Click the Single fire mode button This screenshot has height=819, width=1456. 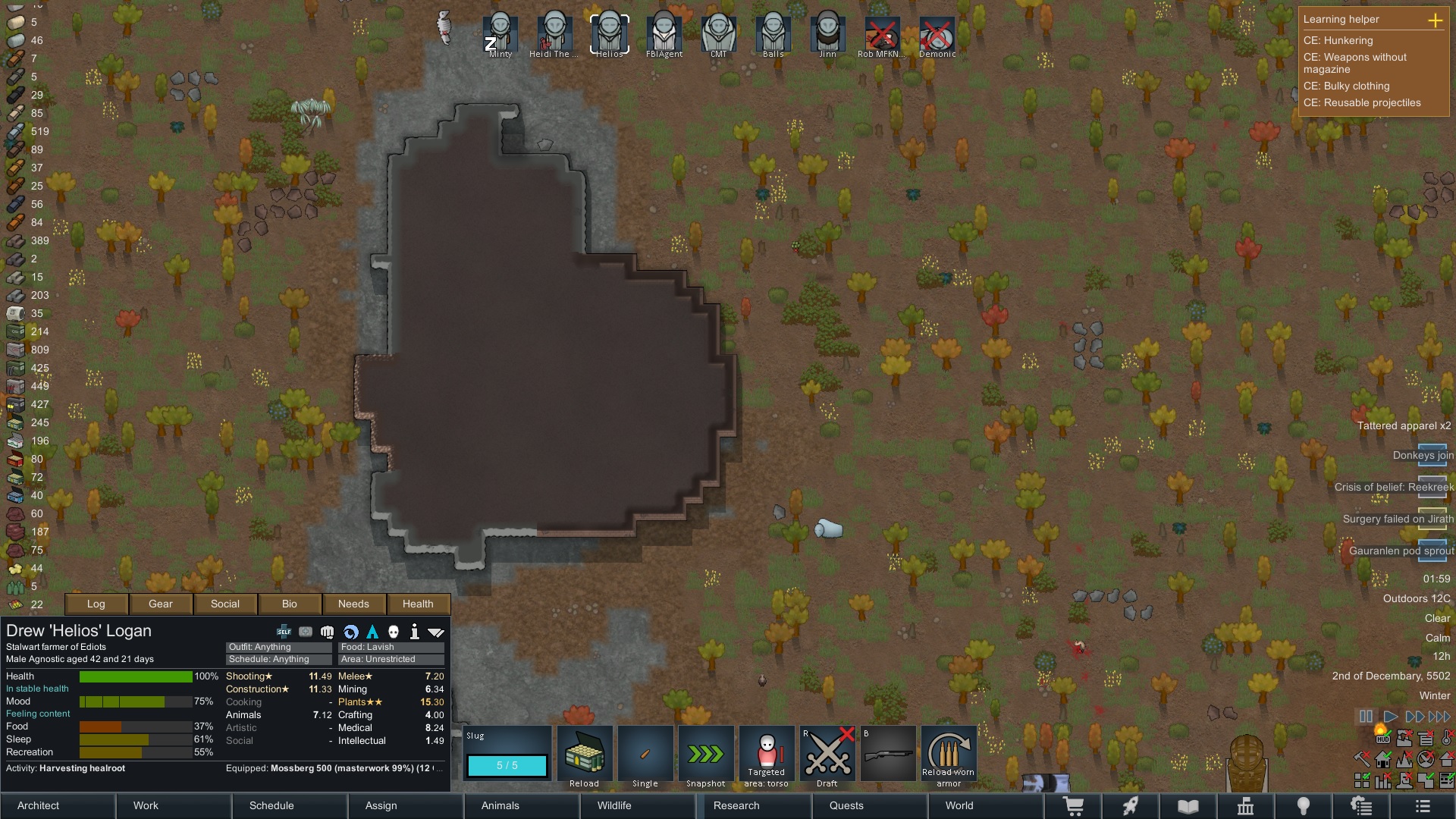[645, 753]
